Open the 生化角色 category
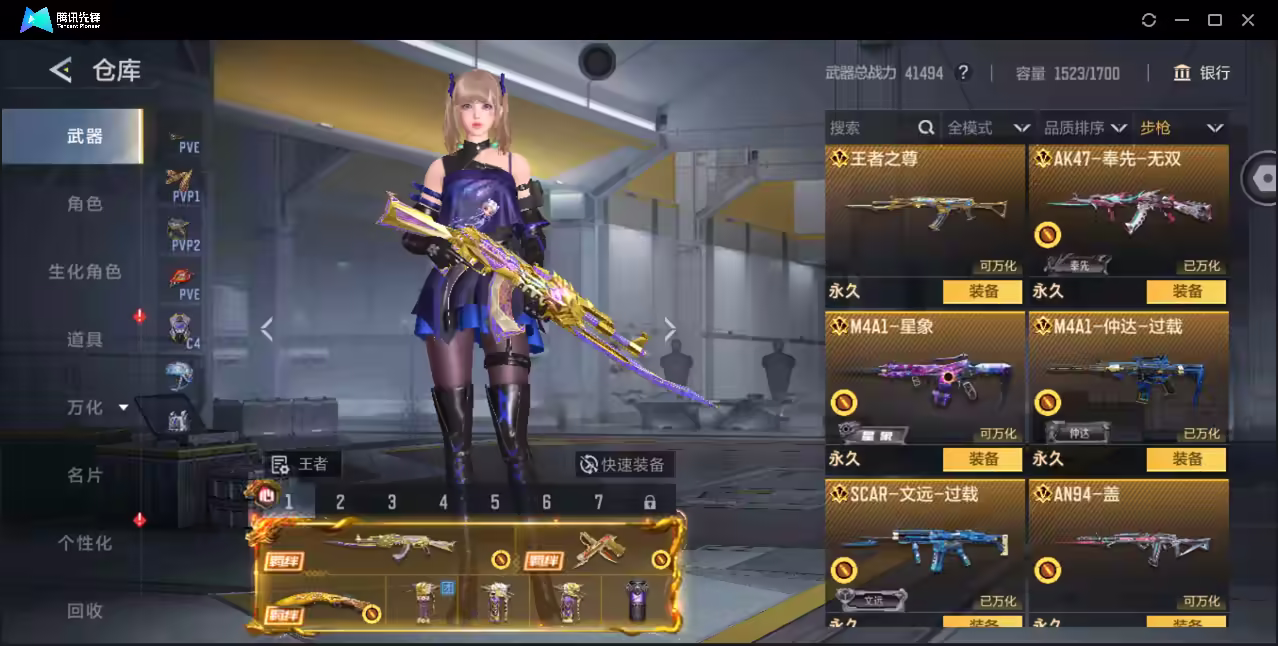The image size is (1278, 646). pyautogui.click(x=85, y=272)
